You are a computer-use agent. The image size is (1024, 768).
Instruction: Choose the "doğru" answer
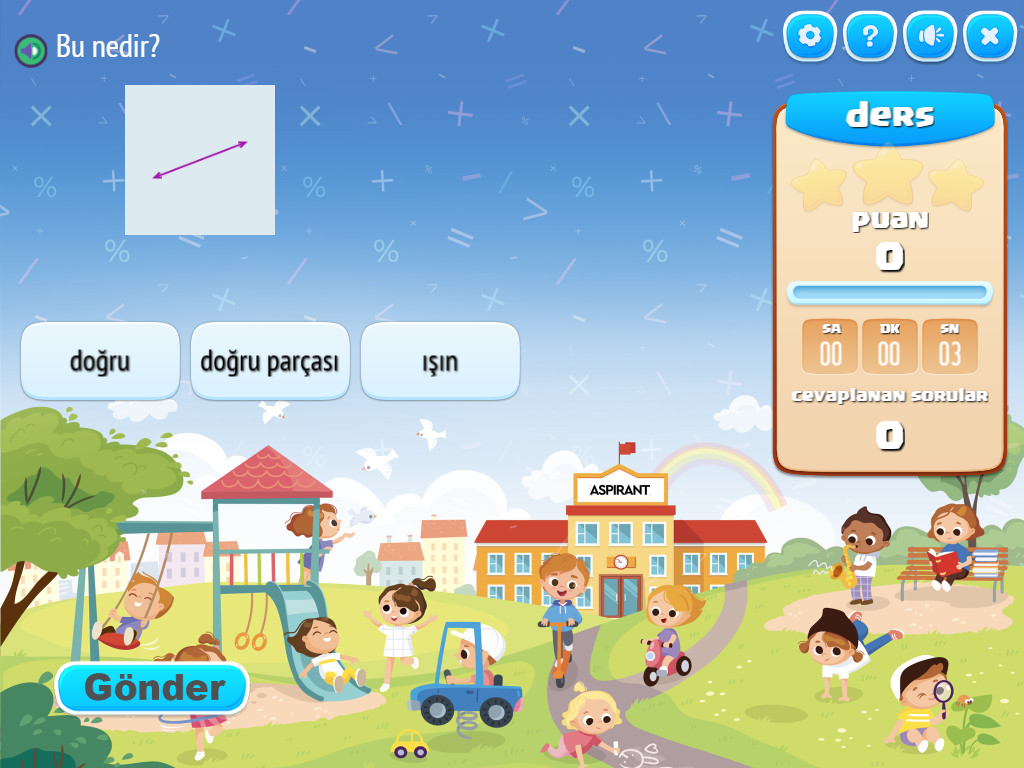100,361
